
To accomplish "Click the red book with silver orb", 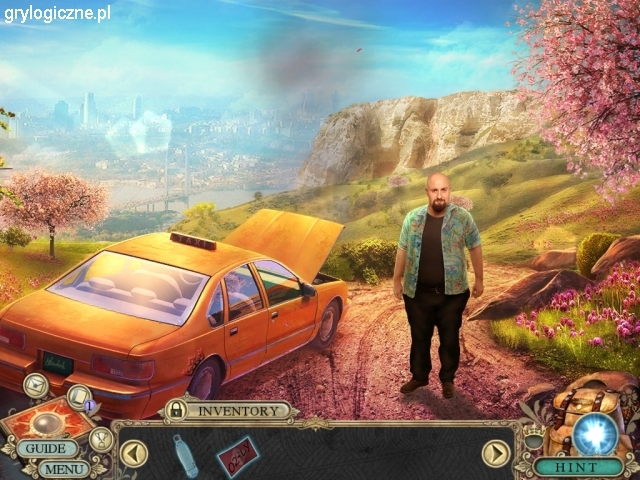I will pyautogui.click(x=43, y=420).
